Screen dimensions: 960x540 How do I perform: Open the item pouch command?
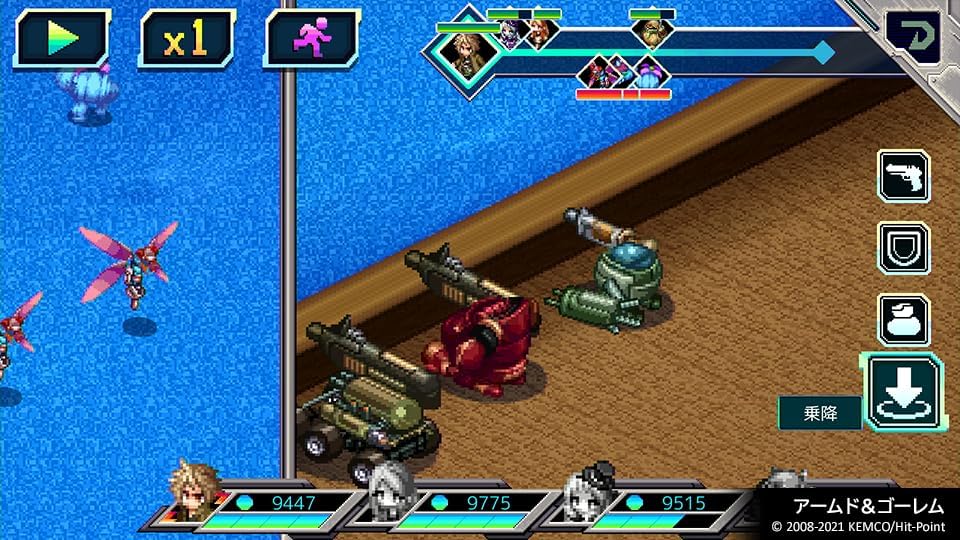pyautogui.click(x=903, y=319)
